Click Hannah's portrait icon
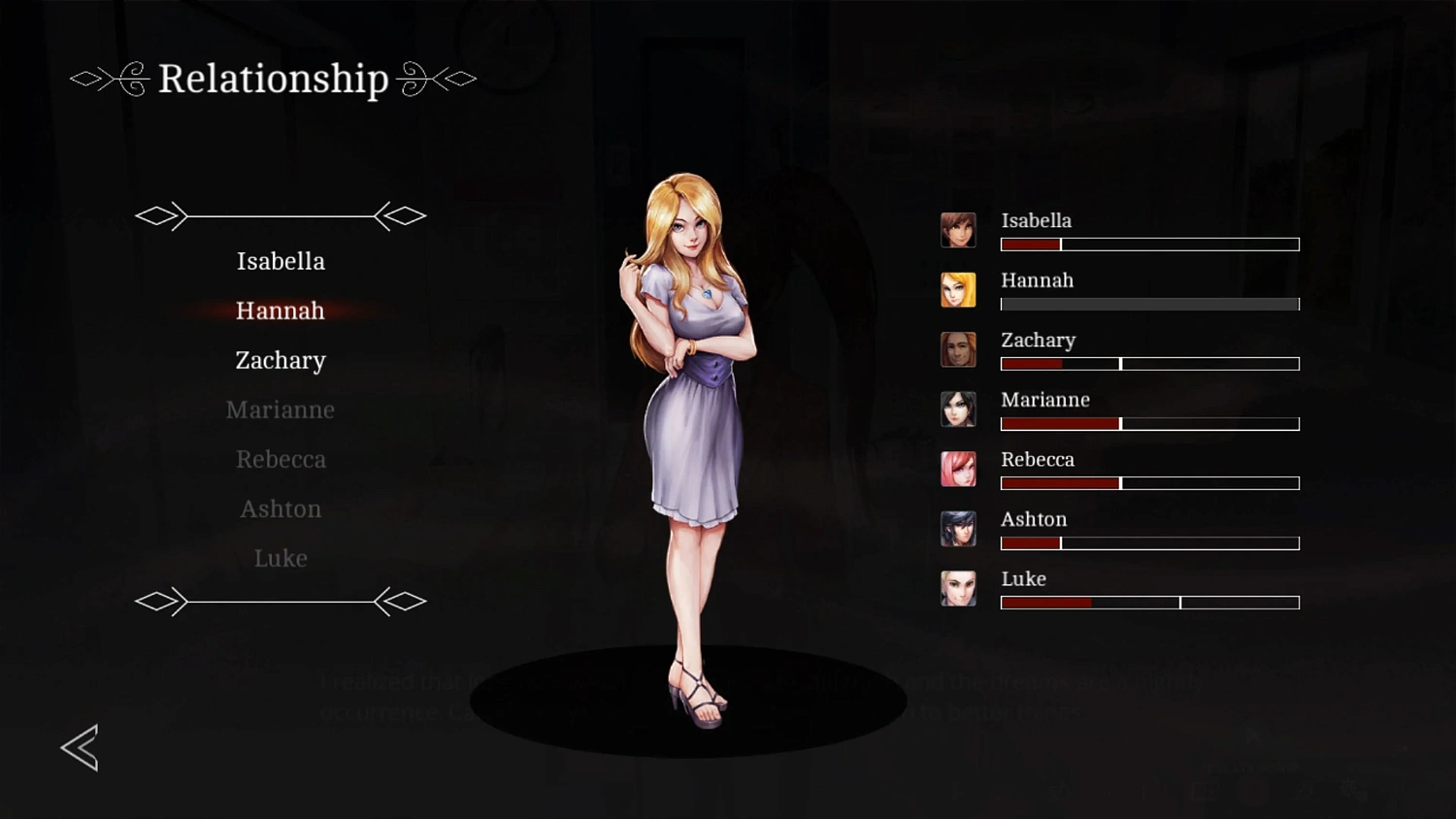Screen dimensions: 1456x819 point(958,289)
